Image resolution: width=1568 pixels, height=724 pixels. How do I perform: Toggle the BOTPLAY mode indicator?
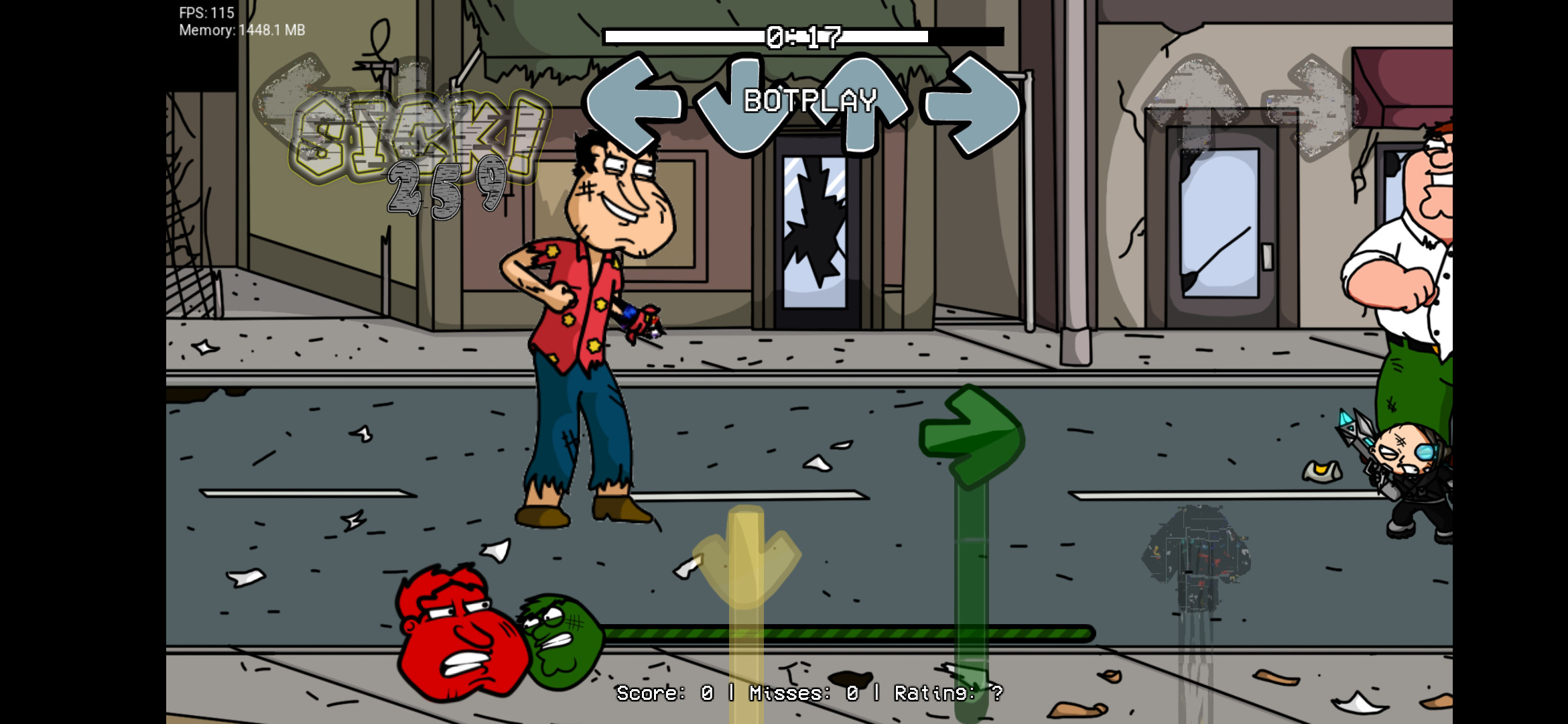(x=811, y=101)
